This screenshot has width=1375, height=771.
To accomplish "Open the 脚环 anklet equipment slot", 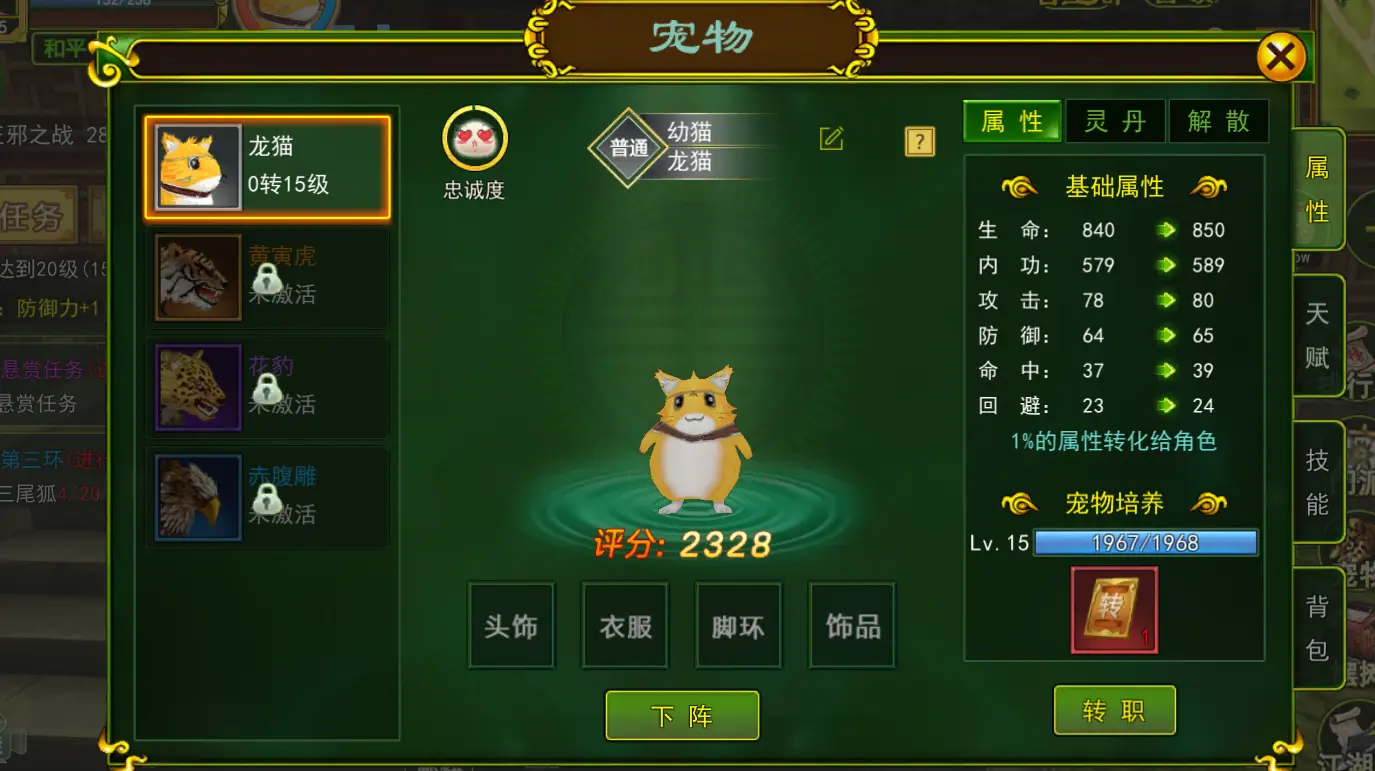I will pos(738,624).
